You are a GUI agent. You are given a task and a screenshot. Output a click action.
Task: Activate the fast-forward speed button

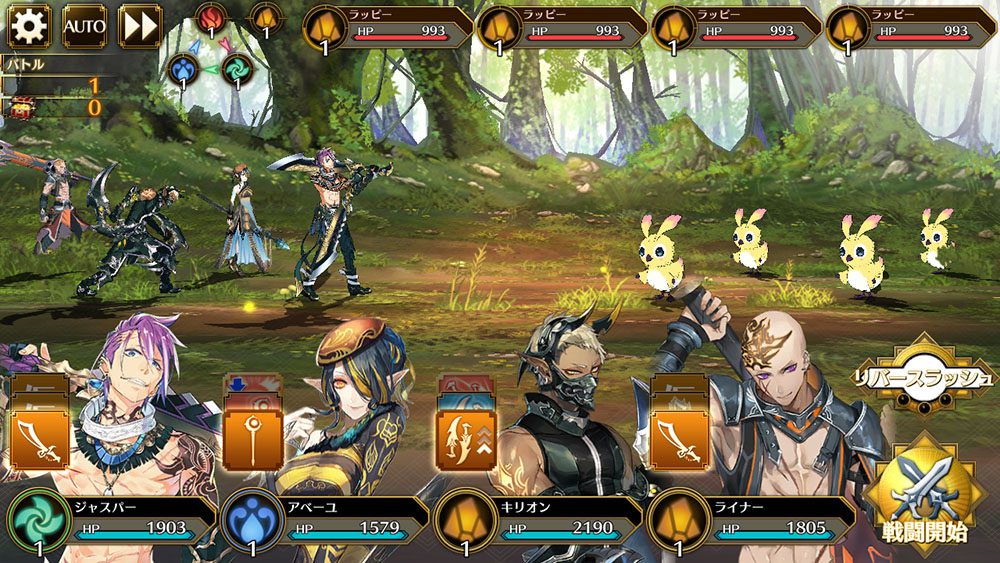(x=140, y=26)
